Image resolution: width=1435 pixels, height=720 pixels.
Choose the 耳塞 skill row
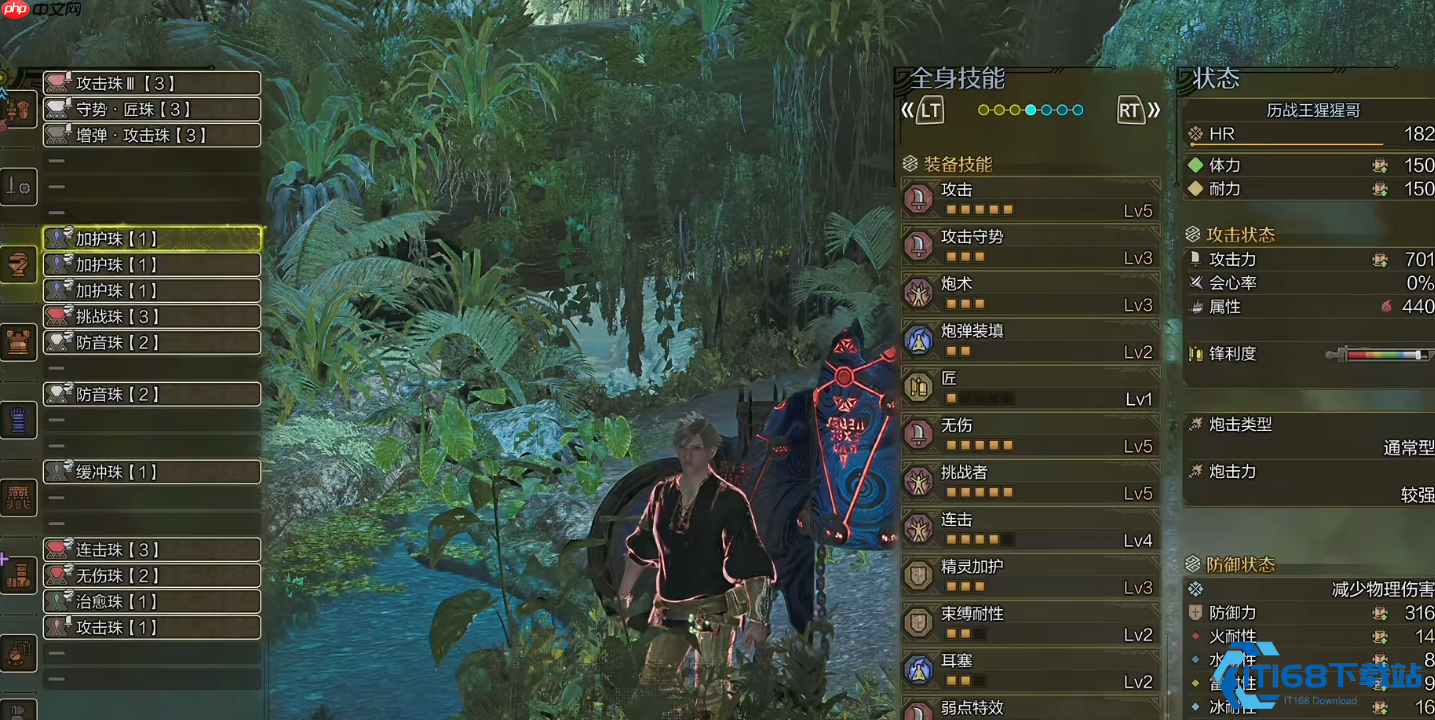click(1030, 669)
